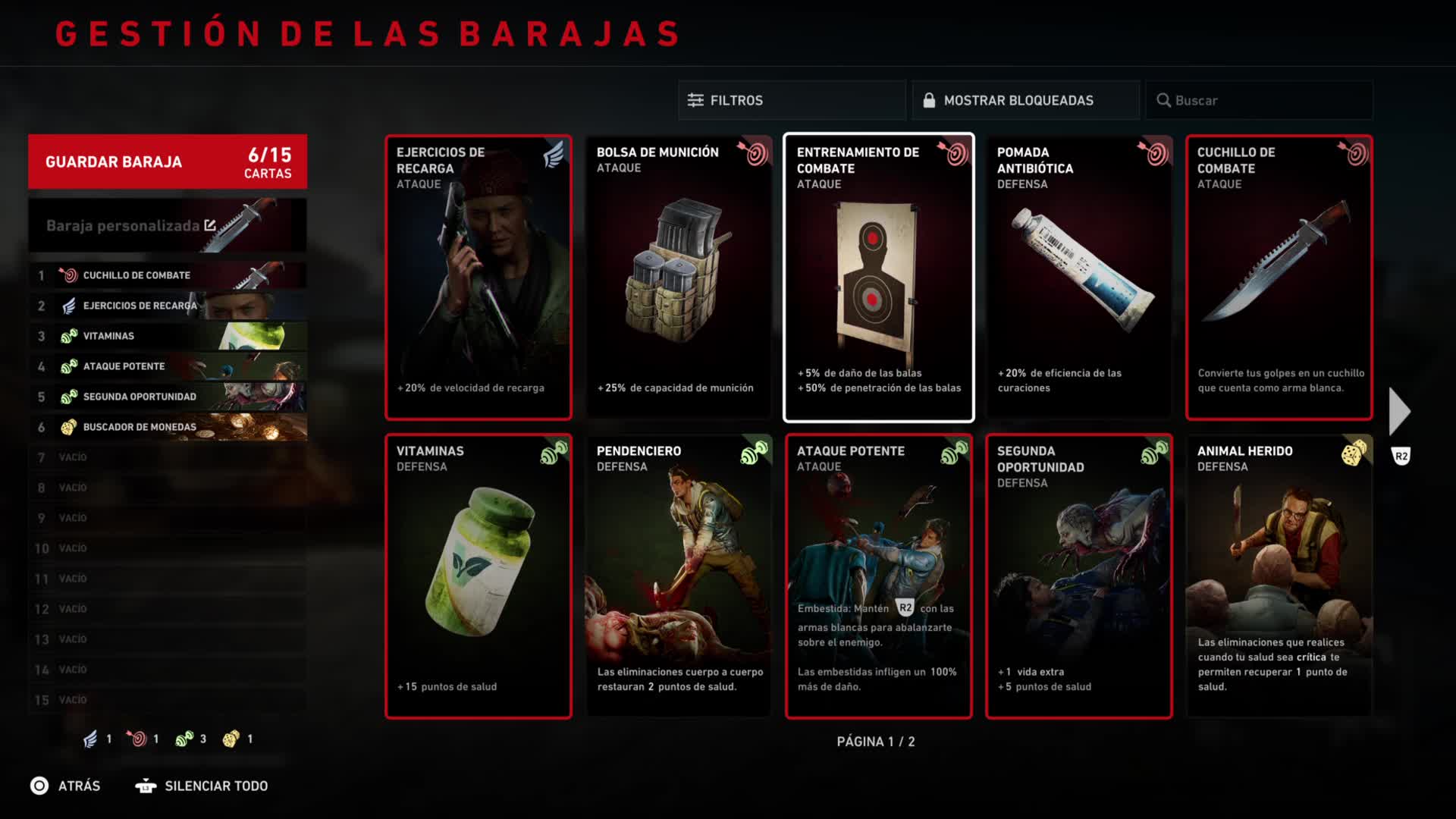This screenshot has height=819, width=1456.
Task: Choose the Segunda Oportunidad card in the grid
Action: click(1078, 576)
